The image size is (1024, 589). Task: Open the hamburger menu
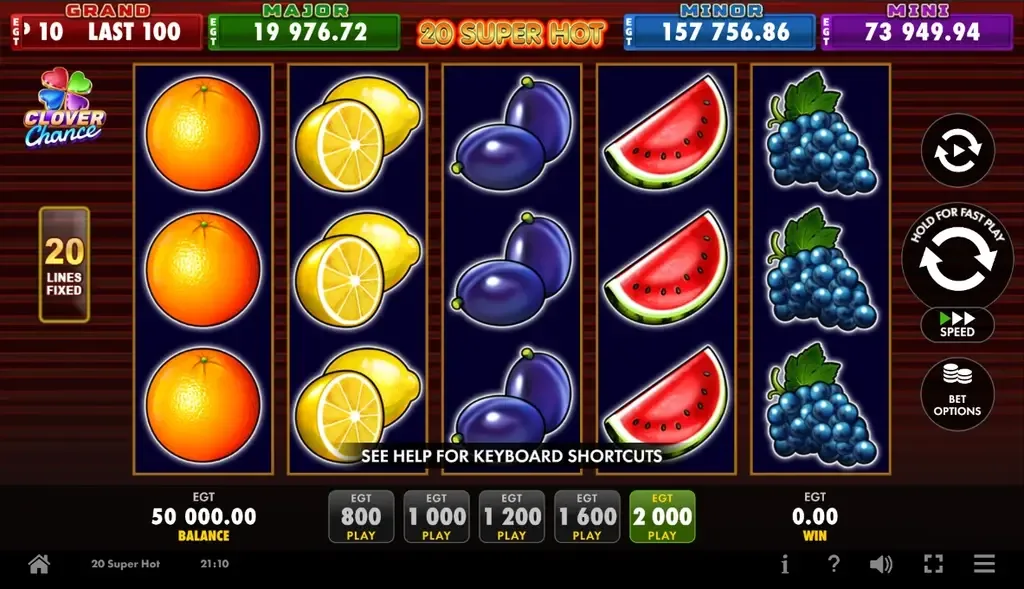point(984,564)
